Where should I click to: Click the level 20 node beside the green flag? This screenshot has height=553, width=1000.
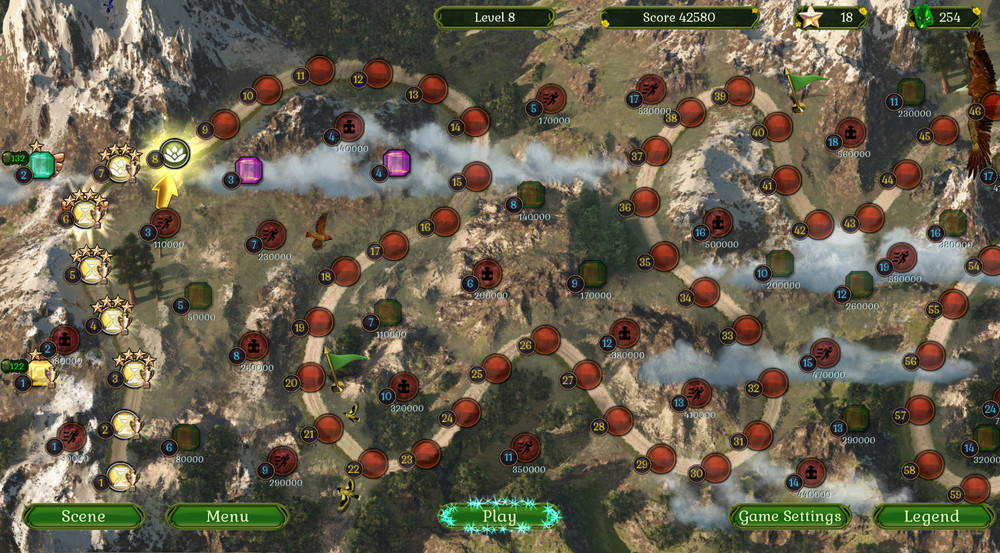(x=312, y=377)
